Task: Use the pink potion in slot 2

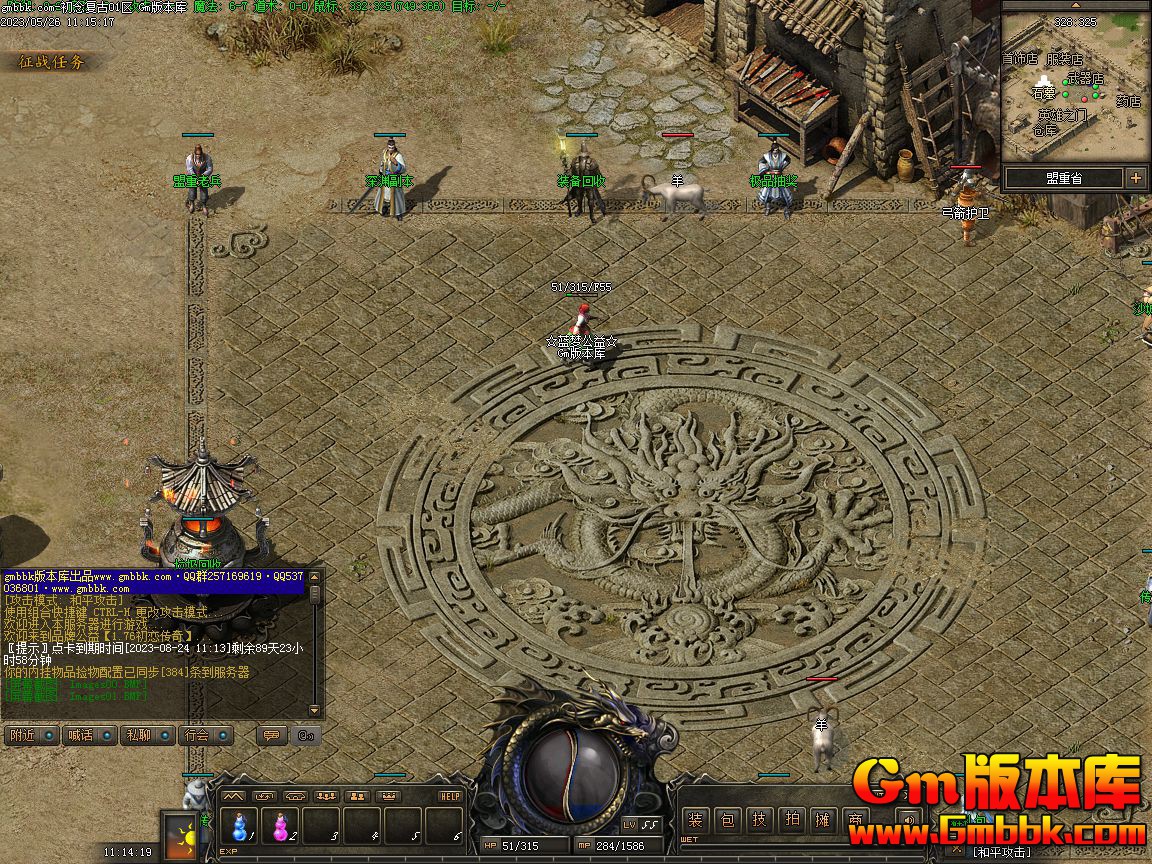Action: (282, 827)
